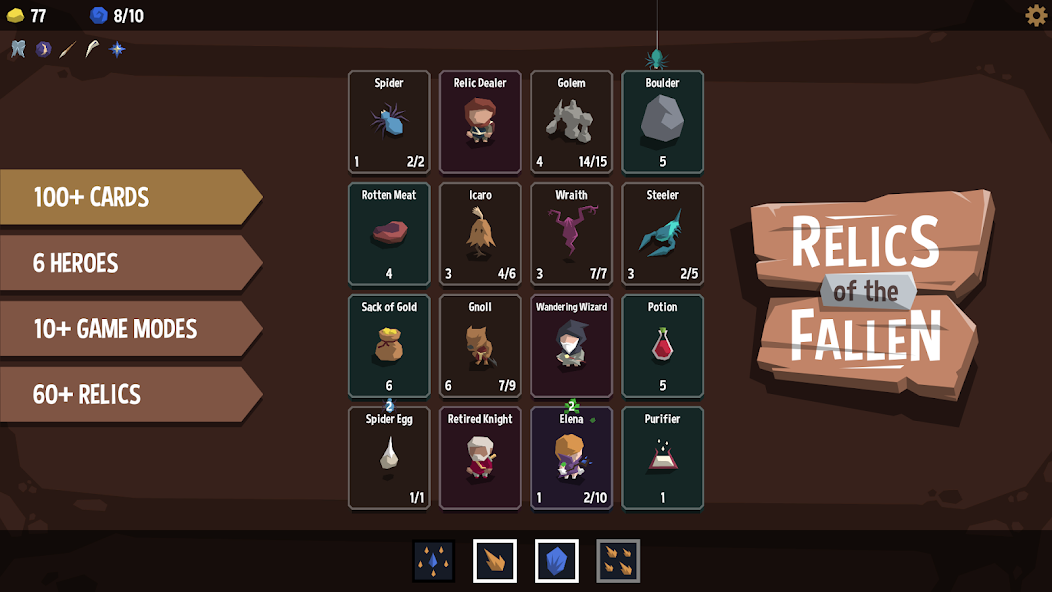Pick the Potion card

(x=662, y=346)
